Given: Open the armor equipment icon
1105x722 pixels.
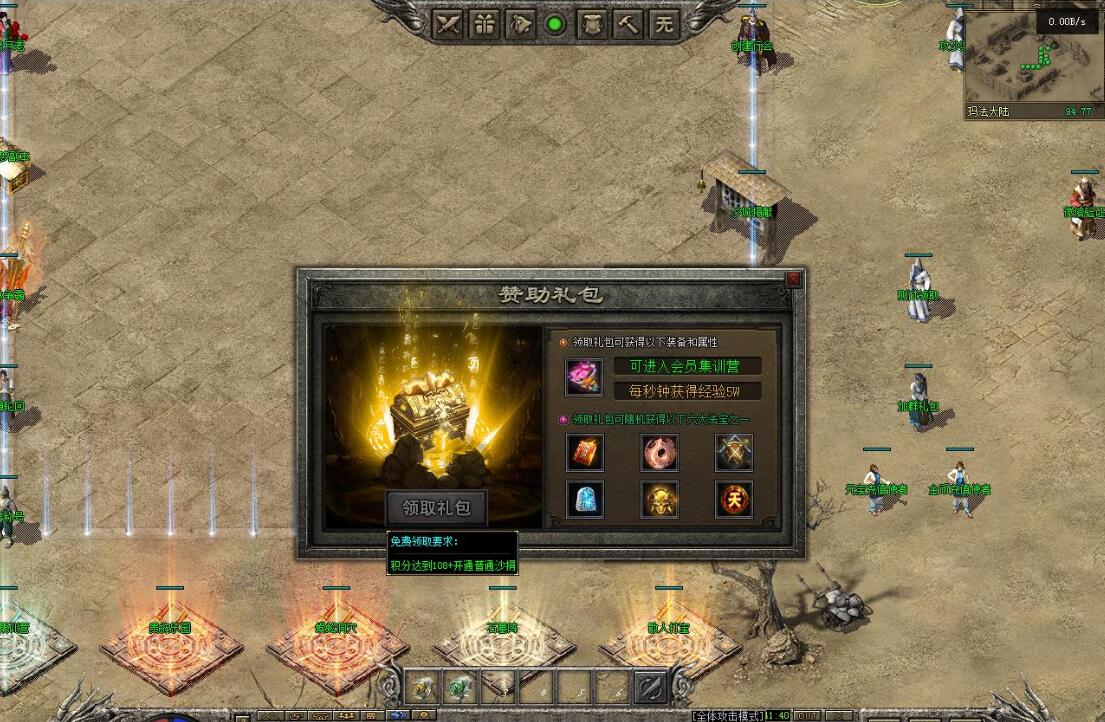Looking at the screenshot, I should point(592,25).
